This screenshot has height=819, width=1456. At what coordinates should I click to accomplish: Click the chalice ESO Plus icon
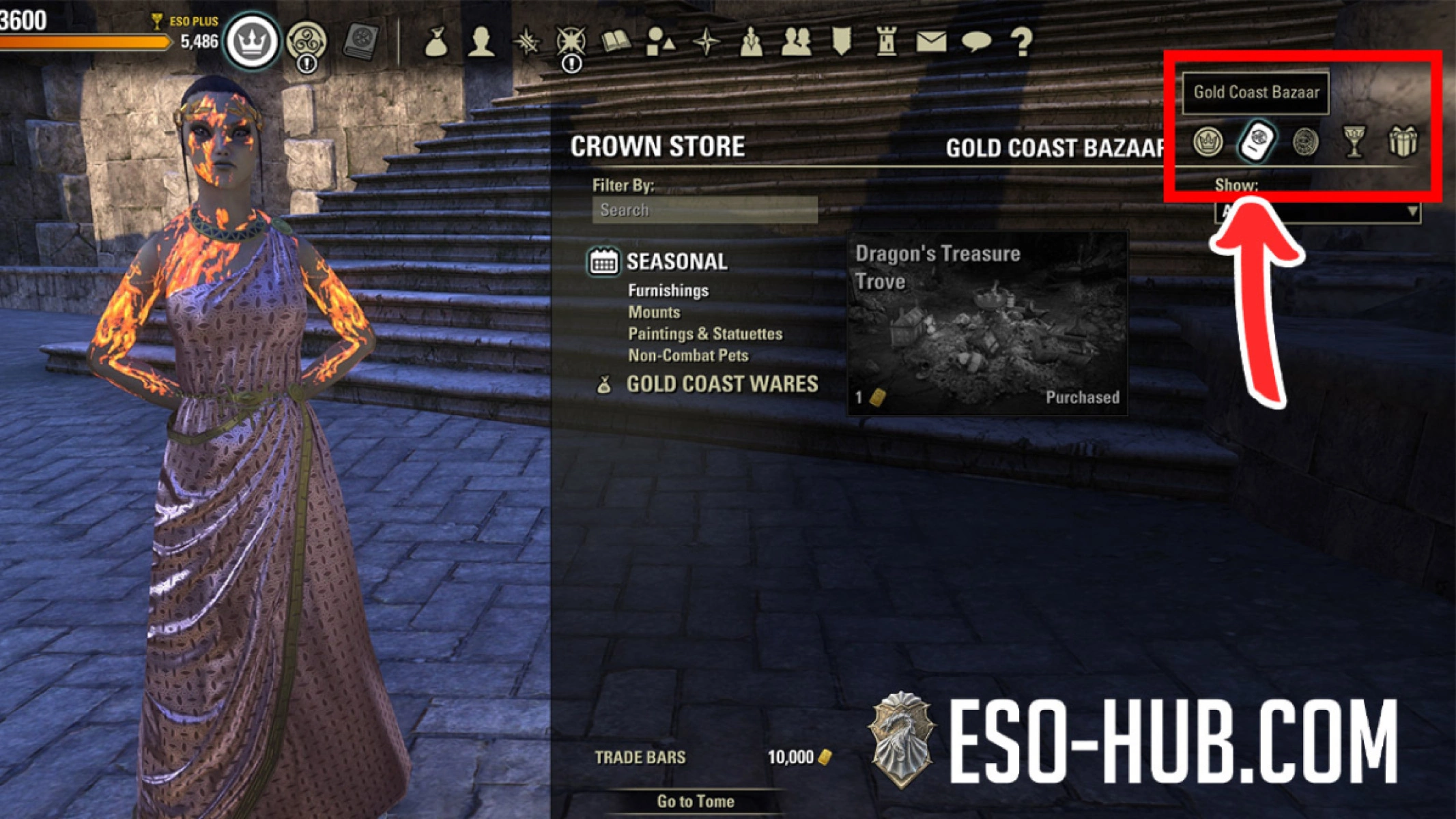pyautogui.click(x=1355, y=145)
